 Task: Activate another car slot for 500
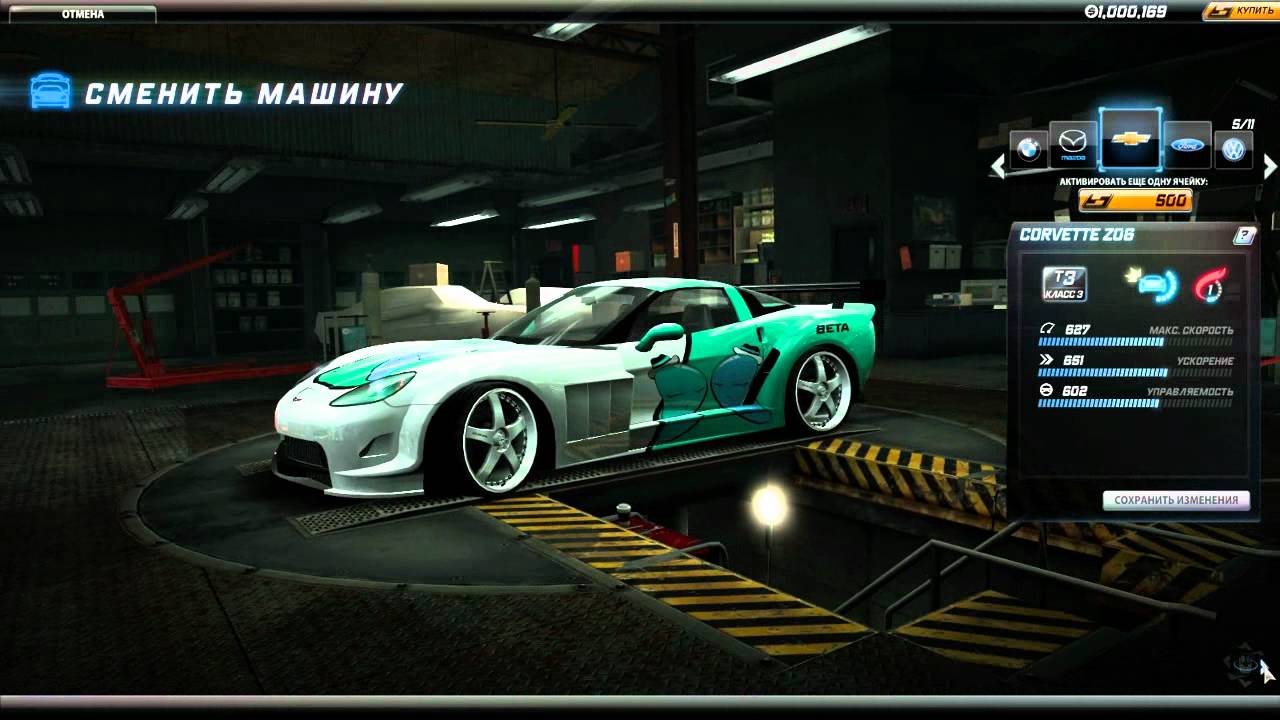pyautogui.click(x=1135, y=201)
